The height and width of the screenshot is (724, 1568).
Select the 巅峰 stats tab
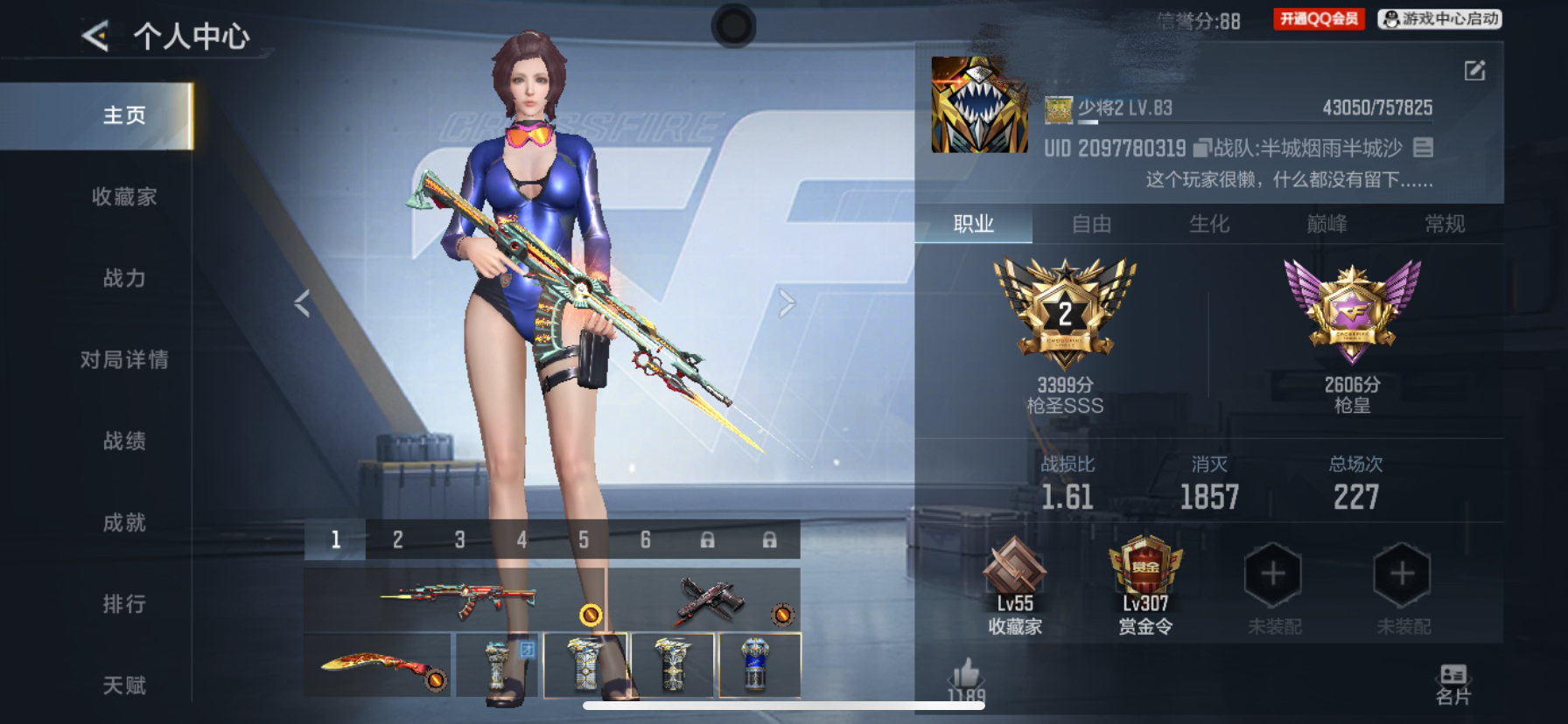pos(1326,225)
